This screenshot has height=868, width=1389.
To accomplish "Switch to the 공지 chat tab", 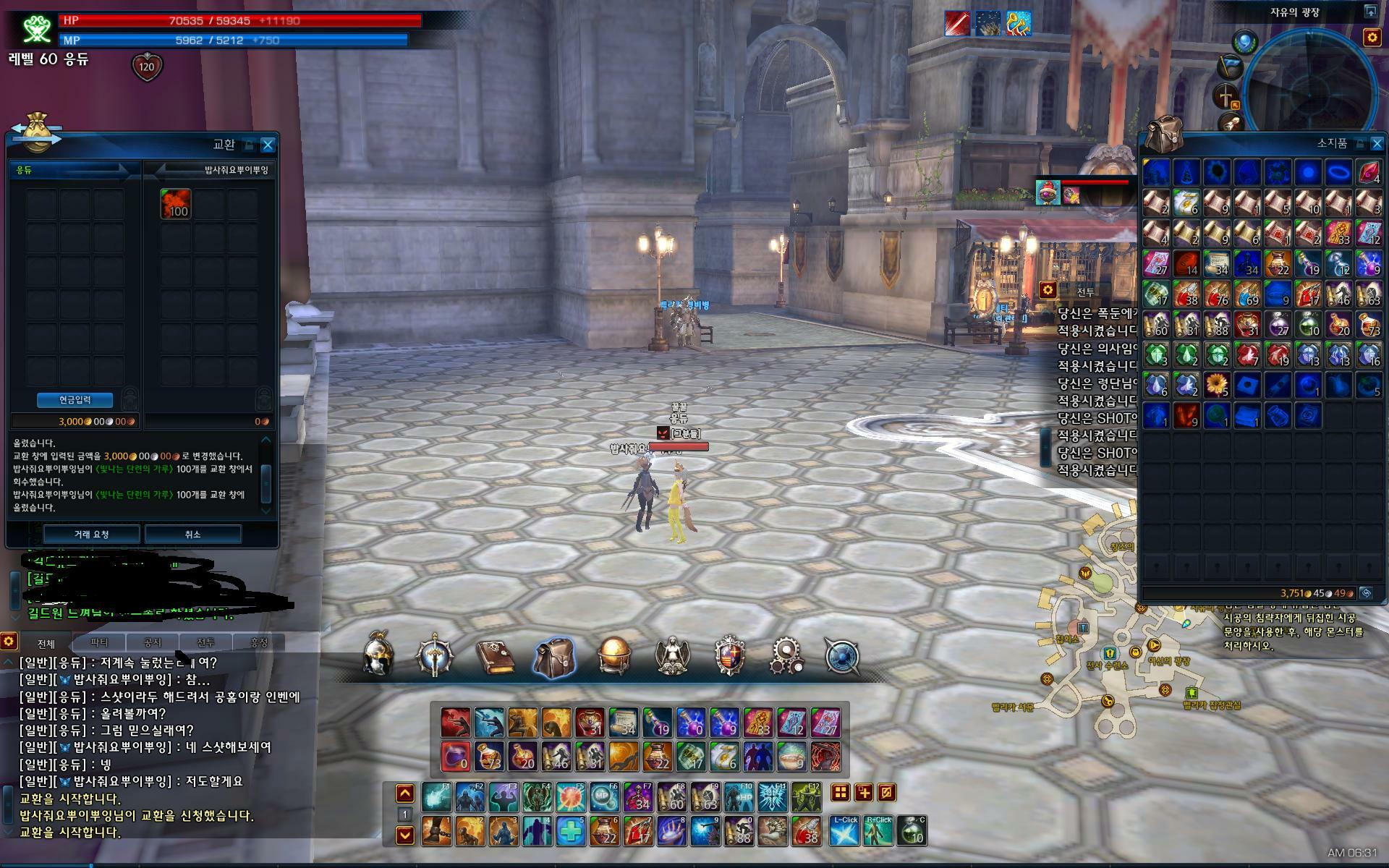I will (152, 642).
